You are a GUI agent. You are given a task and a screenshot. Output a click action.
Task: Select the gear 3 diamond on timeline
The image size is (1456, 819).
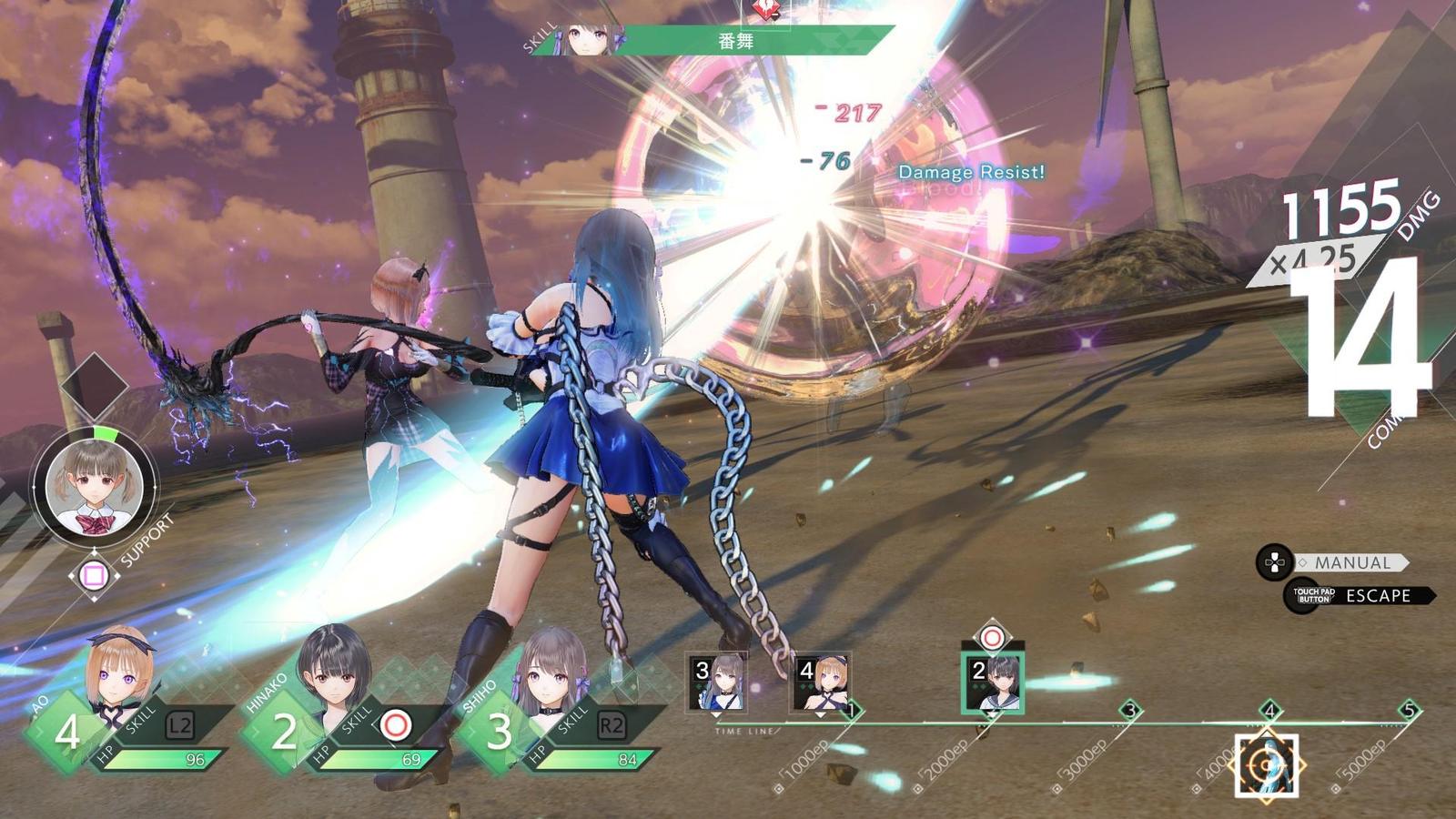(x=1130, y=711)
